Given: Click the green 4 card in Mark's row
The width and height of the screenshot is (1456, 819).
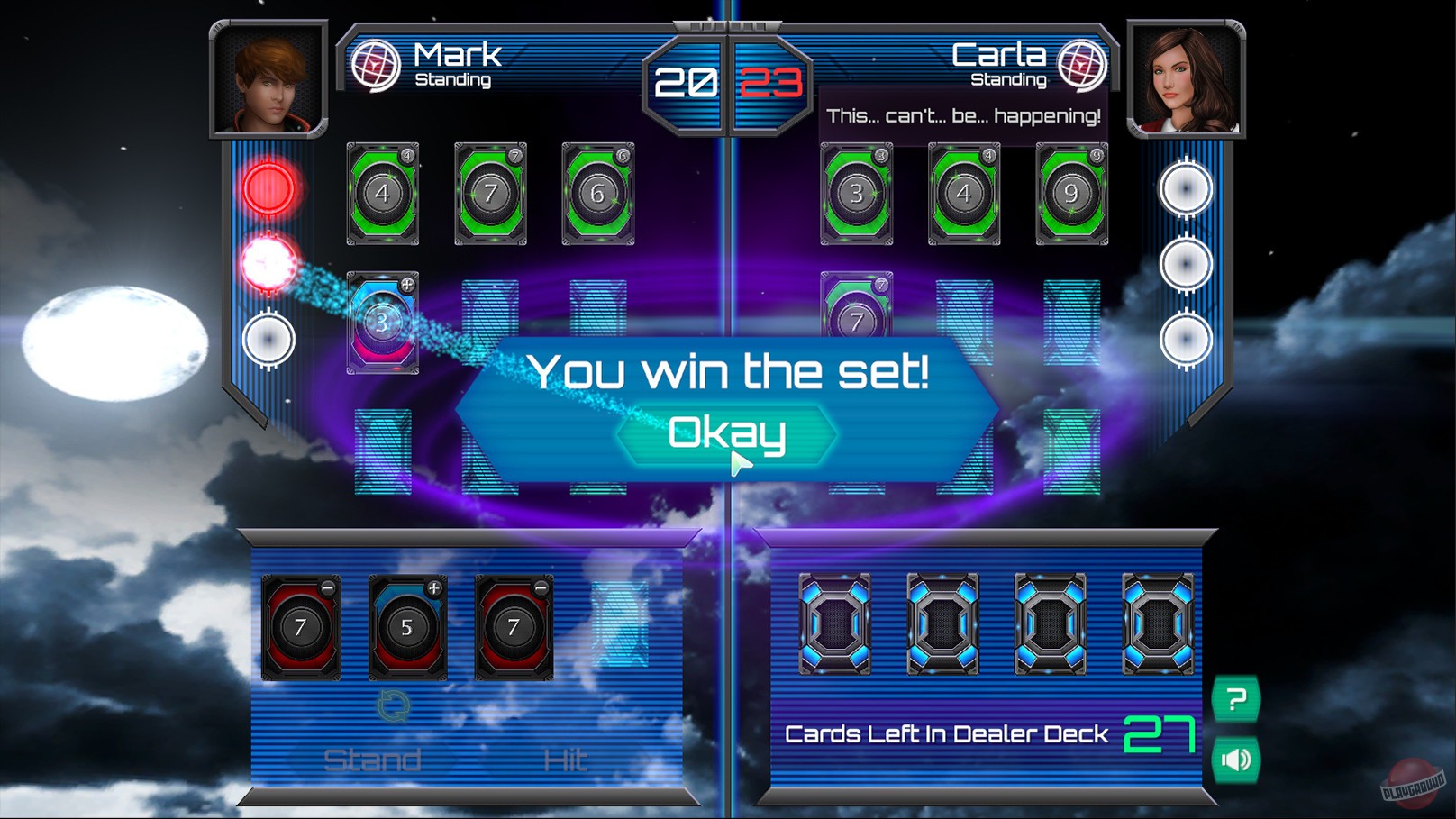Looking at the screenshot, I should tap(383, 194).
